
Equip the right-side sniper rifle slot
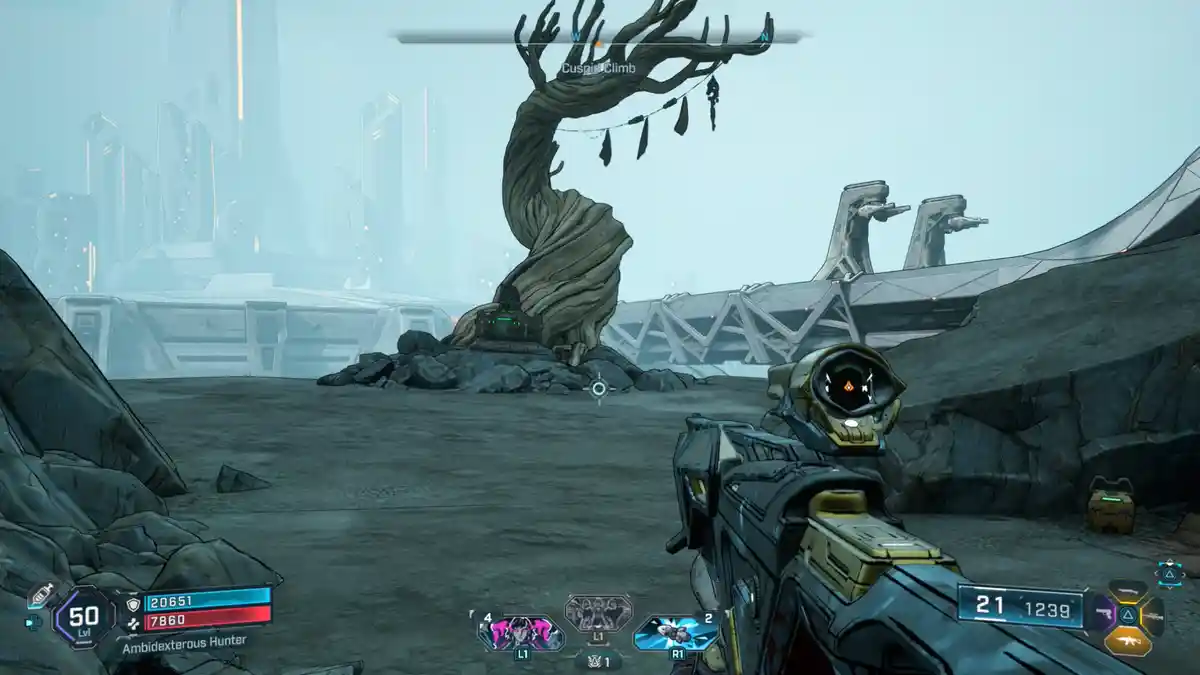tap(1151, 615)
